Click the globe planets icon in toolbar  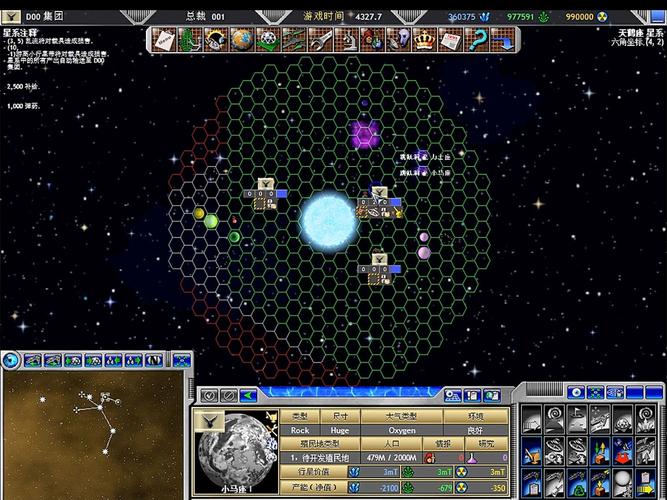click(241, 39)
